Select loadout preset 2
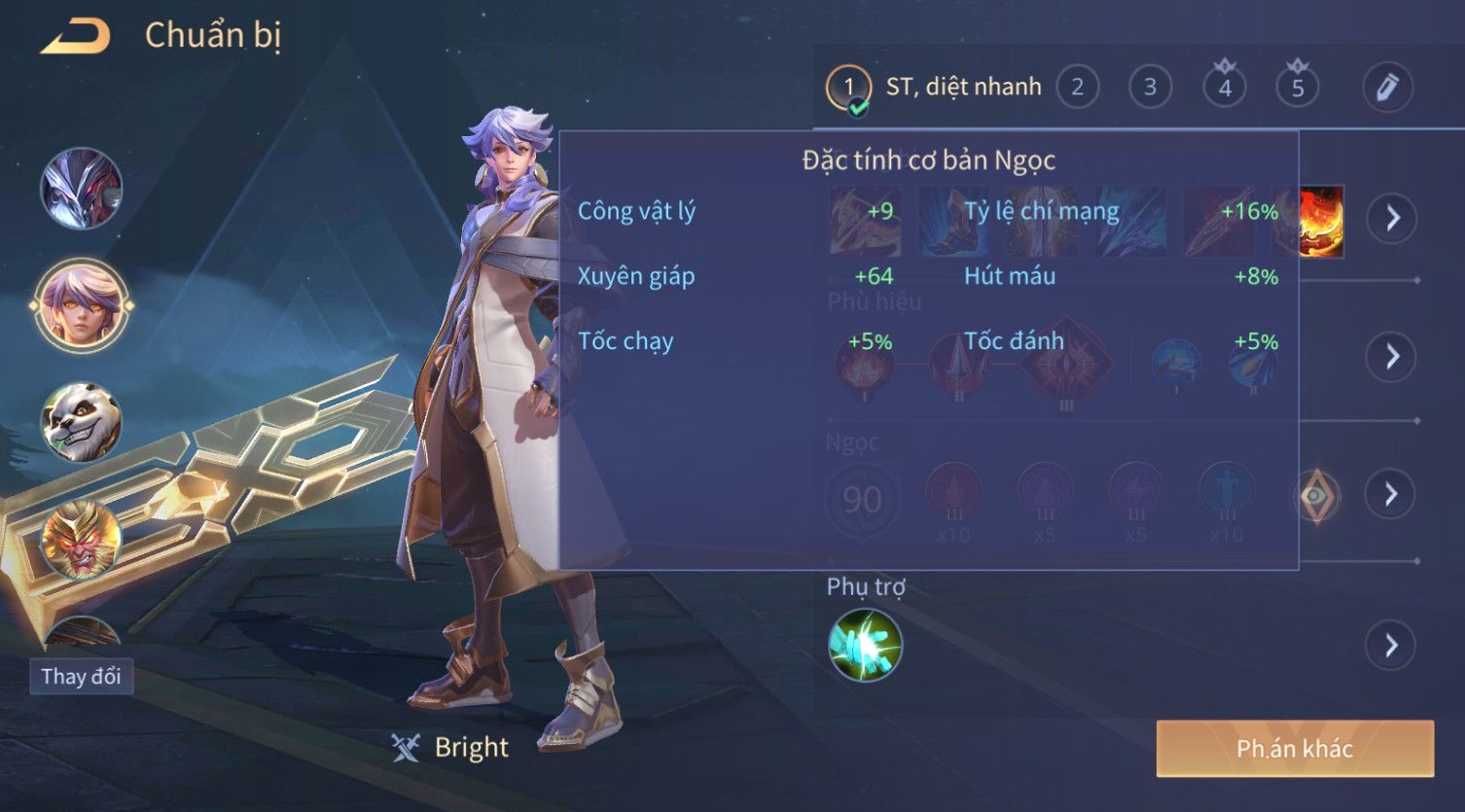1465x812 pixels. pyautogui.click(x=1077, y=88)
